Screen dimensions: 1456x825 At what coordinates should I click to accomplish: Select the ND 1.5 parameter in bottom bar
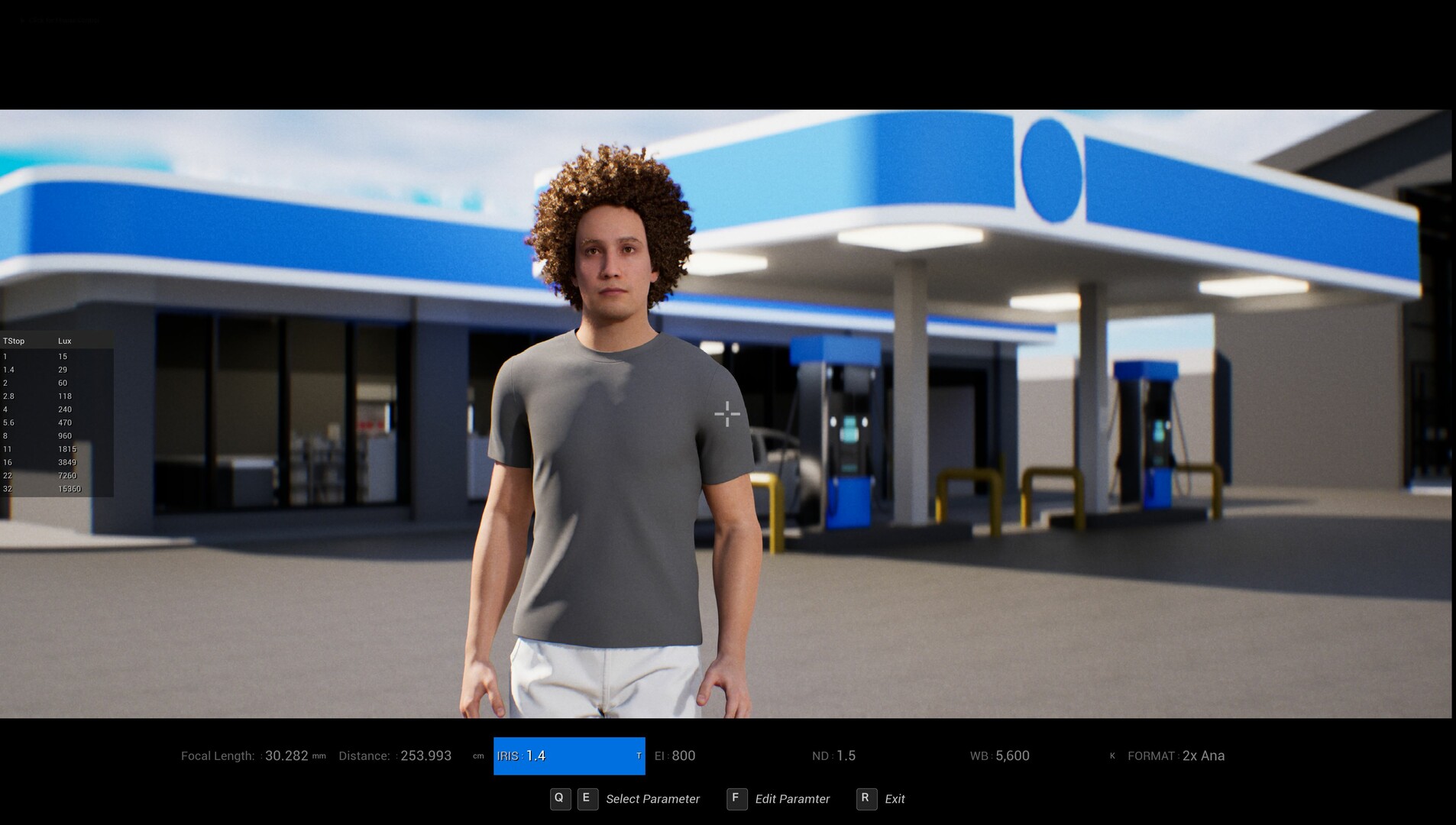tap(835, 755)
